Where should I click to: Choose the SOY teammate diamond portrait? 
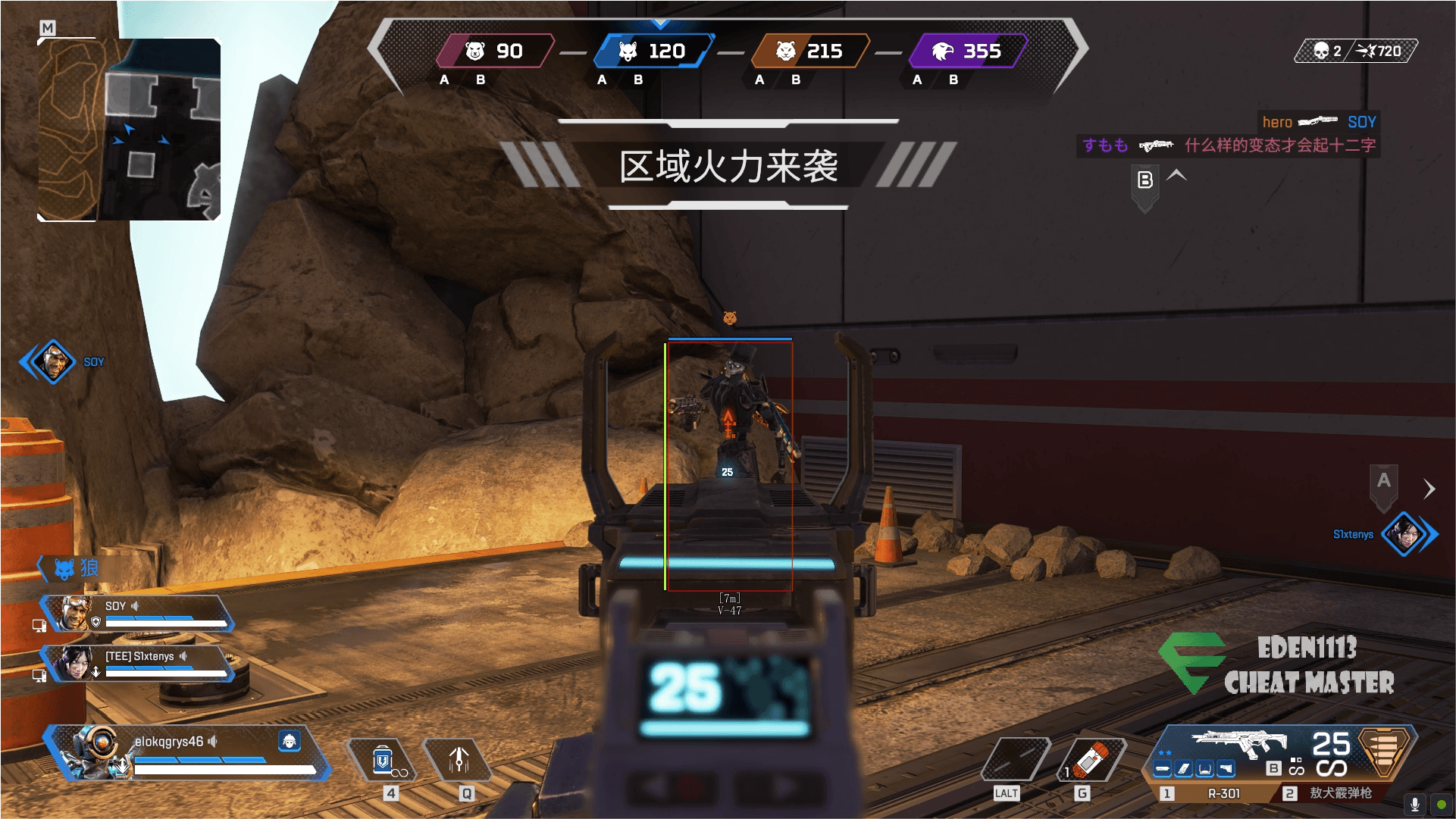pyautogui.click(x=53, y=361)
